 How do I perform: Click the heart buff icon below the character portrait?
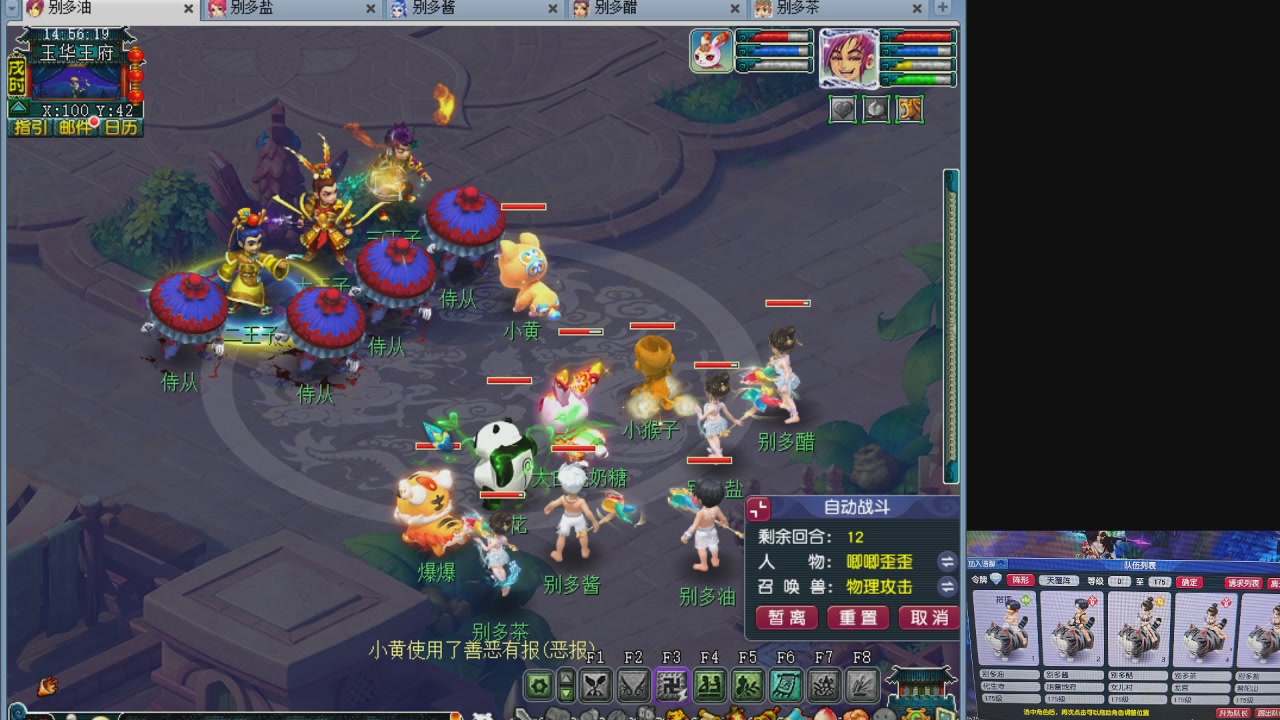(x=842, y=110)
